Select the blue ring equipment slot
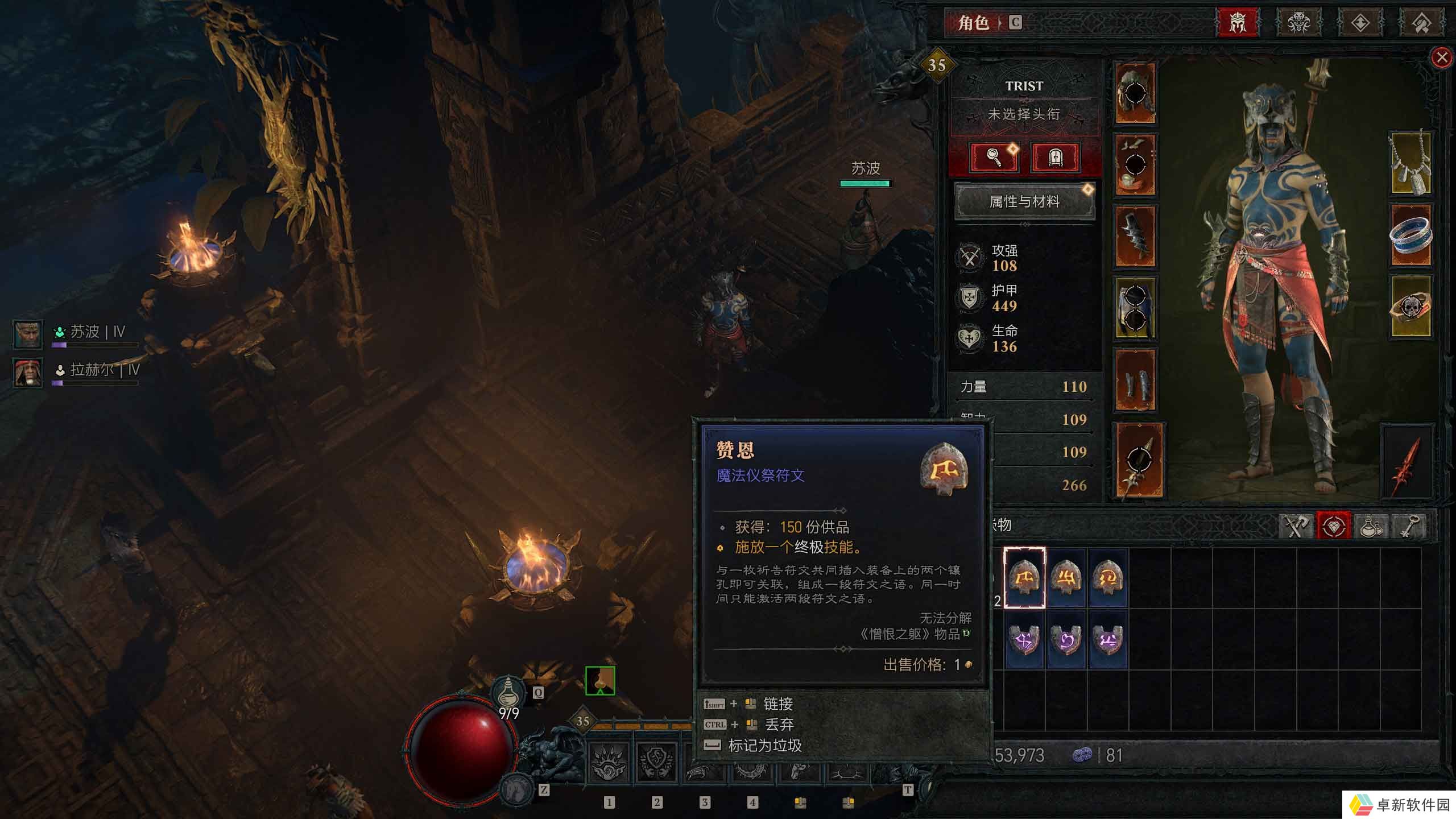Screen dimensions: 1456x819 pos(1410,235)
